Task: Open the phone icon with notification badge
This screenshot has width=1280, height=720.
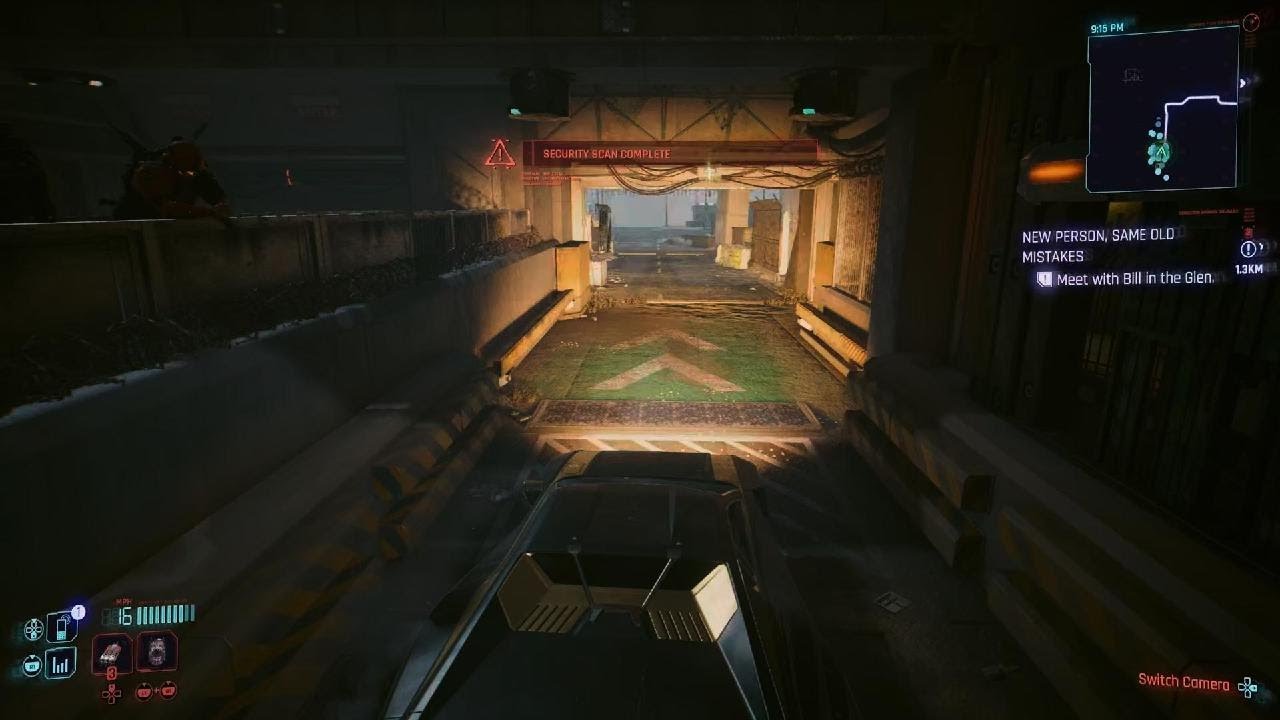Action: [x=60, y=627]
